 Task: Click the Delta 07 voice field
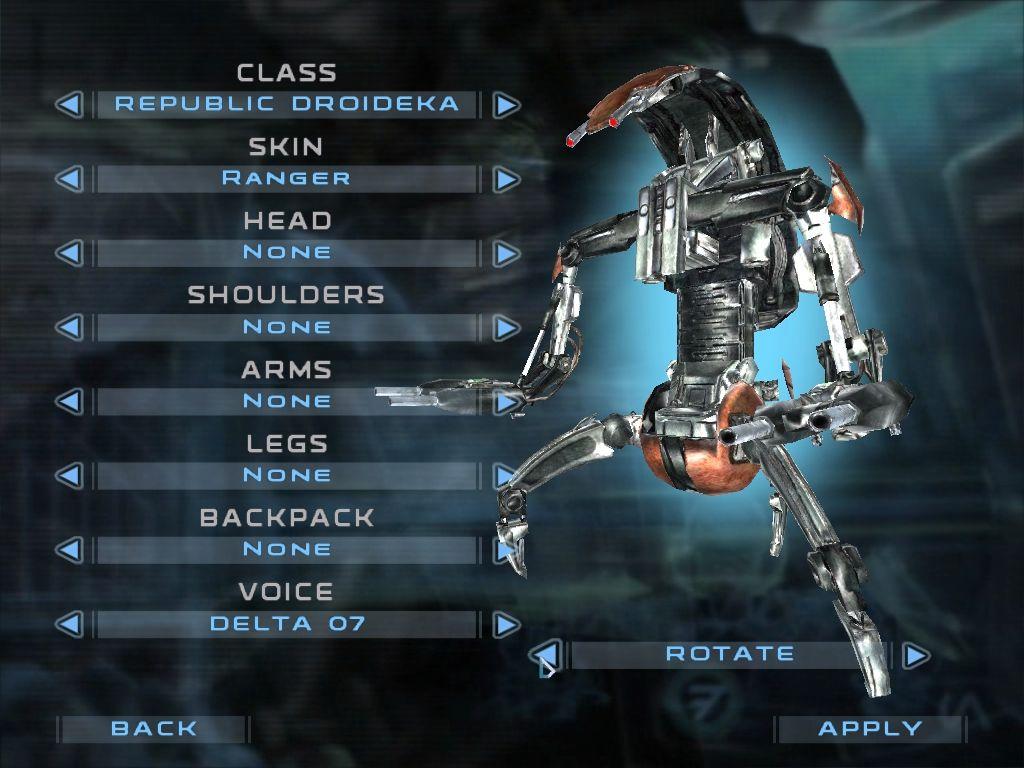click(x=287, y=624)
